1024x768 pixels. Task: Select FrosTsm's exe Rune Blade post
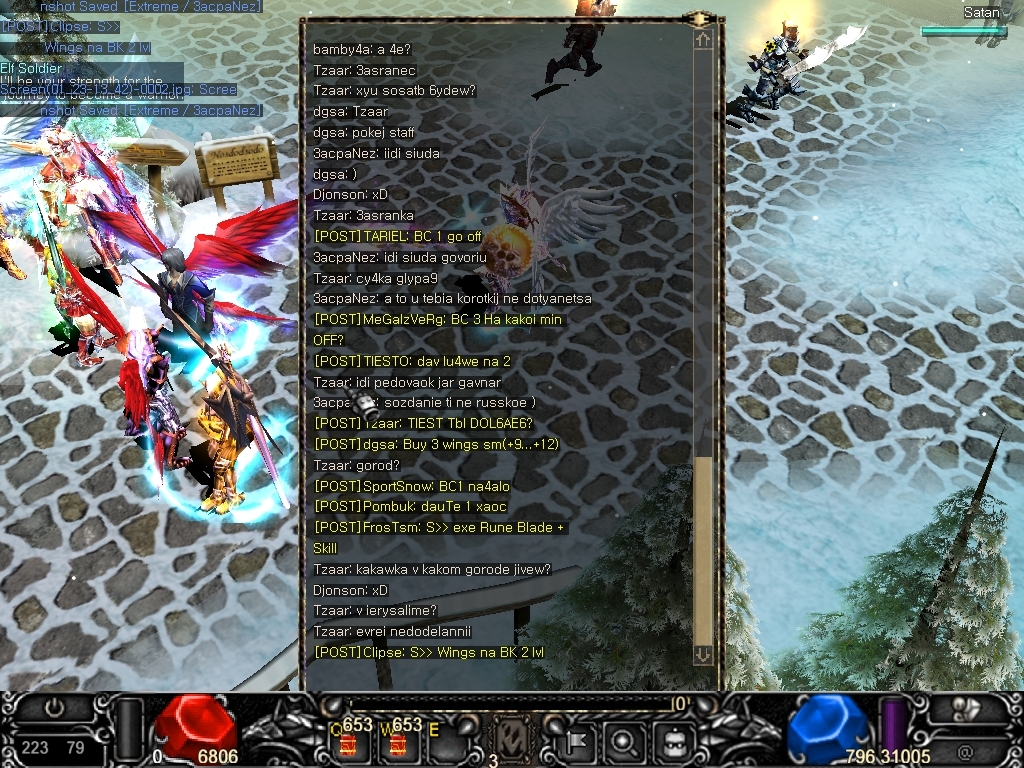439,527
